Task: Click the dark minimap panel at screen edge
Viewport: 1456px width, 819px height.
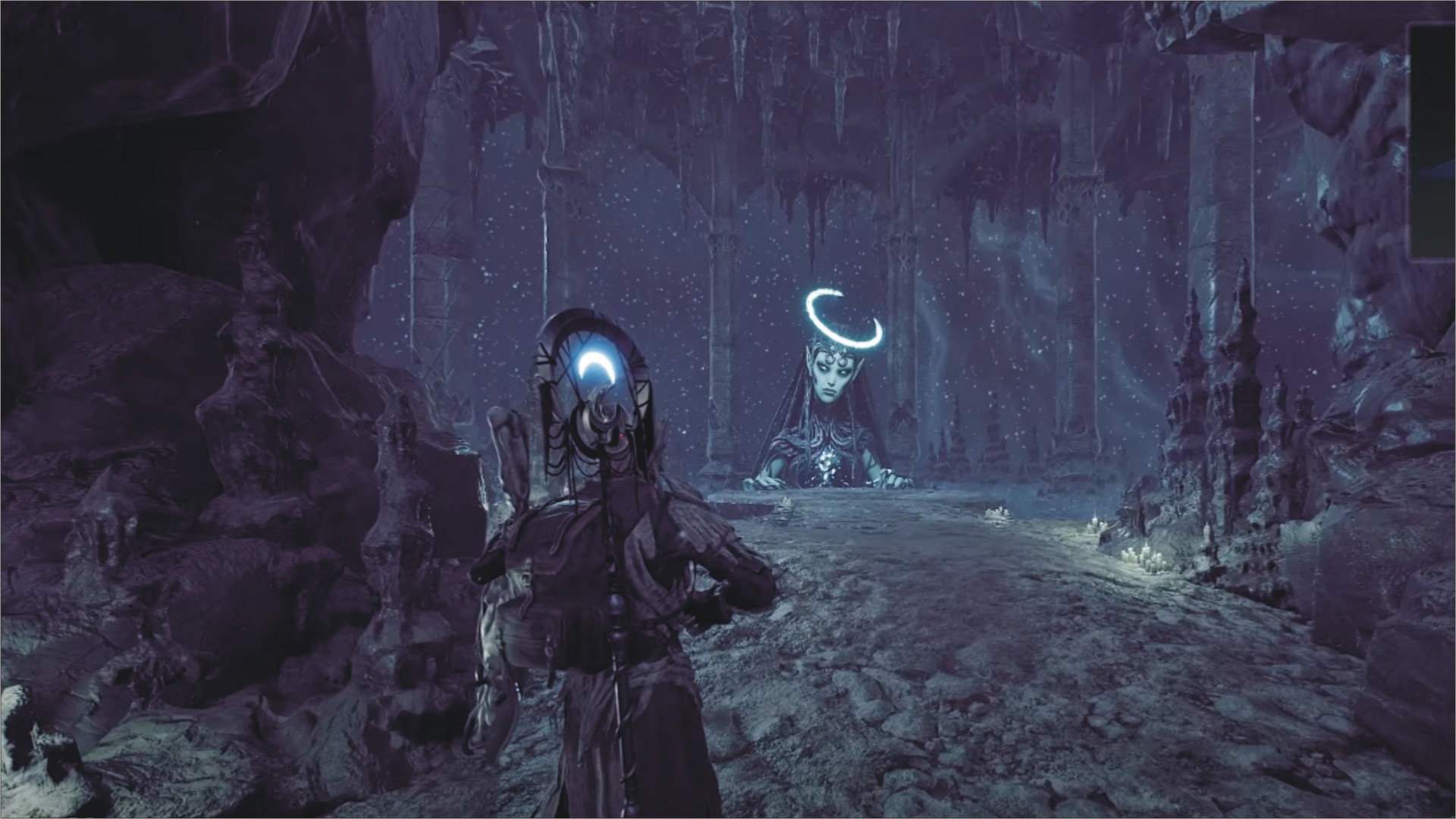Action: (1432, 140)
